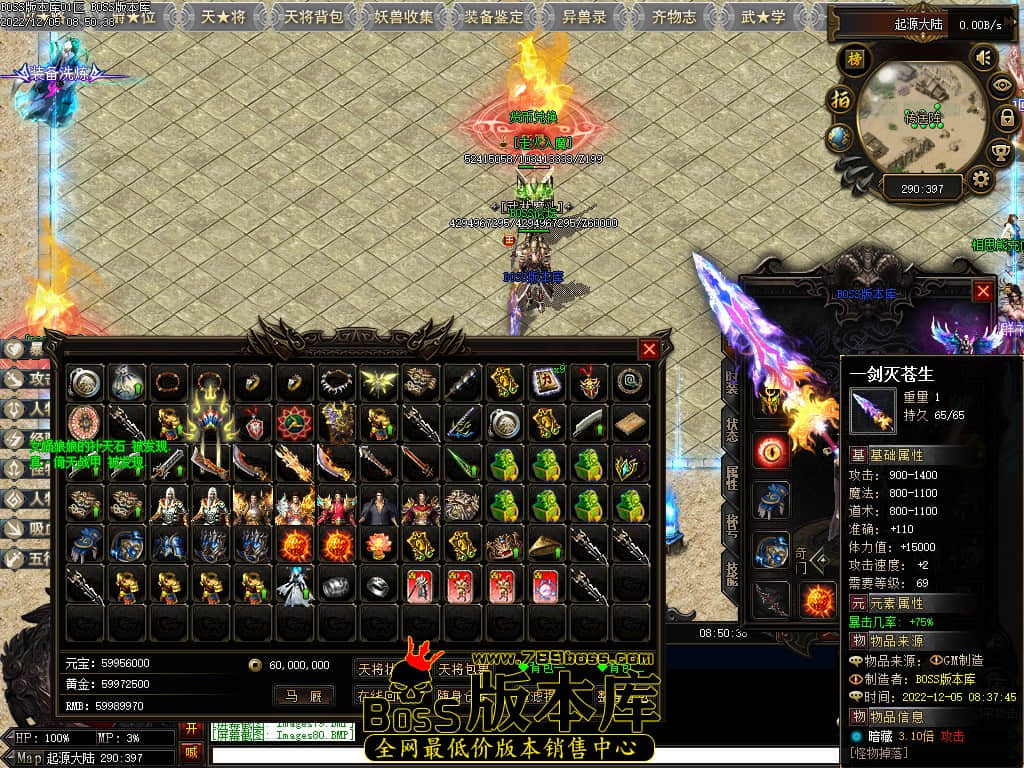Open the 榜 ranking button
Screen dimensions: 1024x768
coord(853,59)
